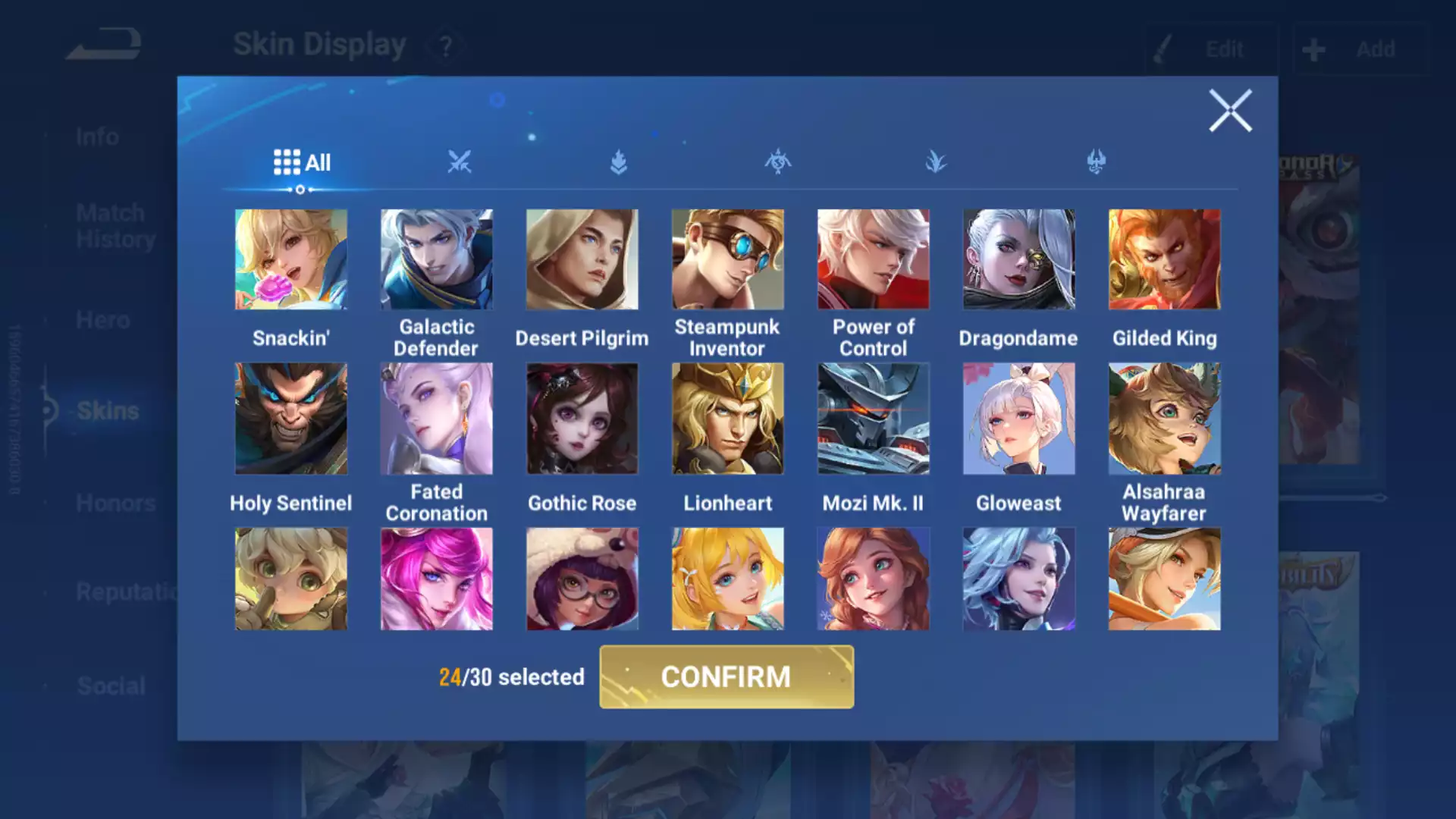Select the pink-haired skin portrait
This screenshot has width=1456, height=819.
pyautogui.click(x=437, y=579)
